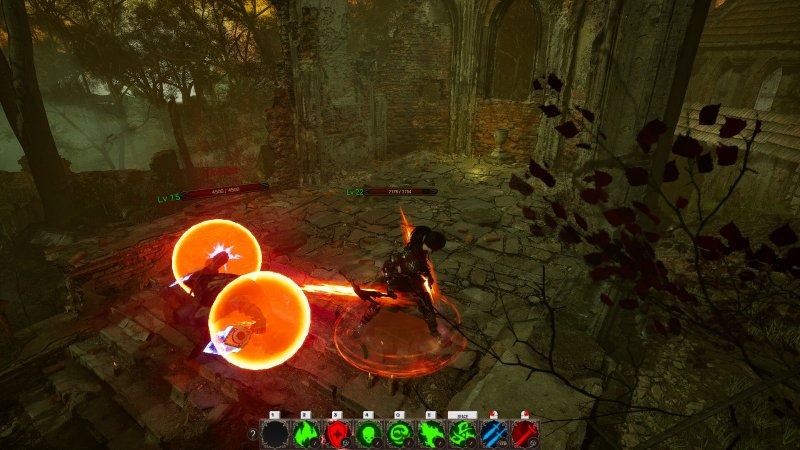This screenshot has height=450, width=800.
Task: Trigger the green spiral ability
Action: (x=400, y=433)
